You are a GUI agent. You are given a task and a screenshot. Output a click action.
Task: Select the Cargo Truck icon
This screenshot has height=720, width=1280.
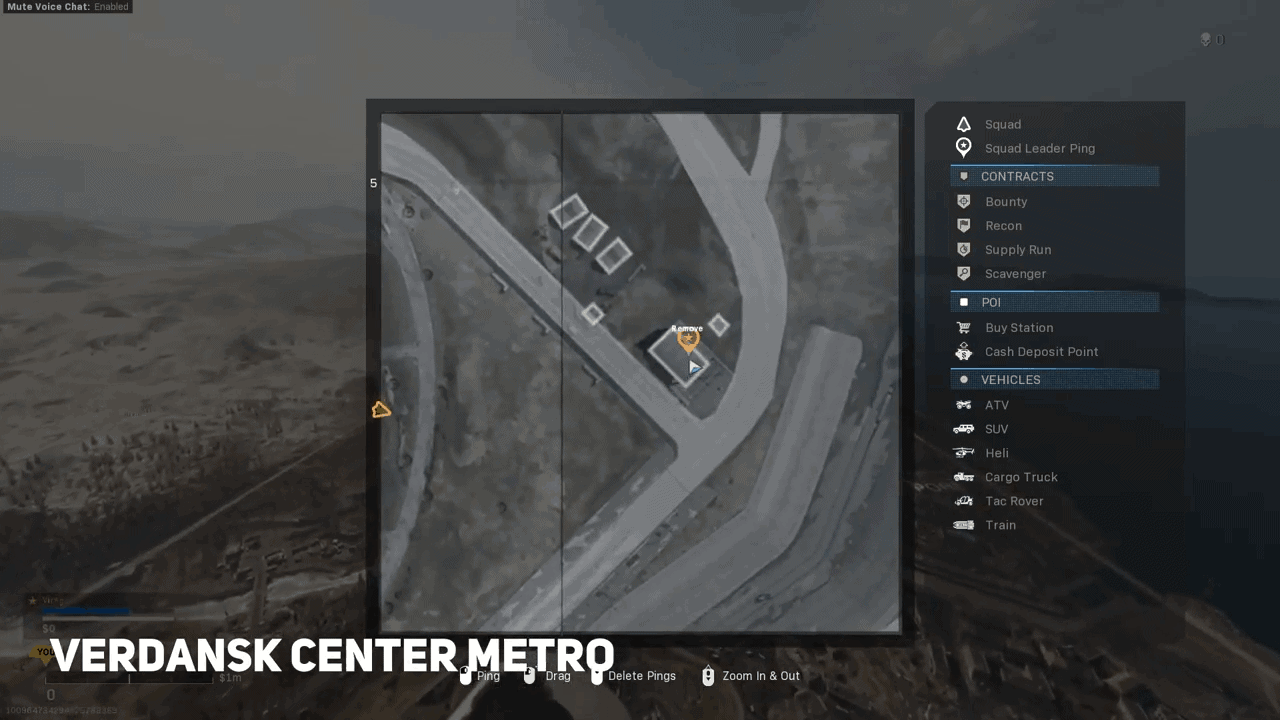coord(963,476)
